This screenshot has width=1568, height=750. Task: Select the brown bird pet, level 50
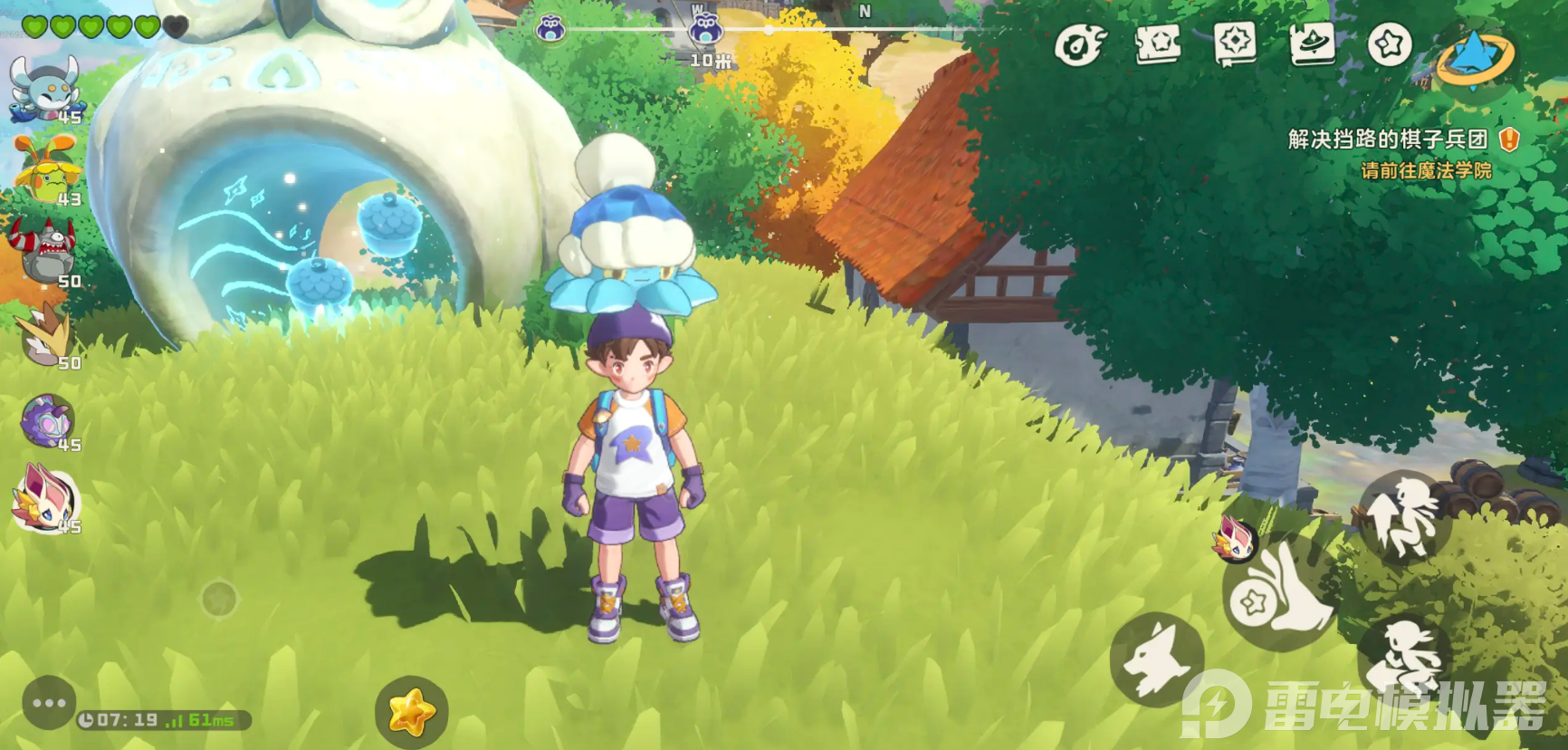click(45, 334)
